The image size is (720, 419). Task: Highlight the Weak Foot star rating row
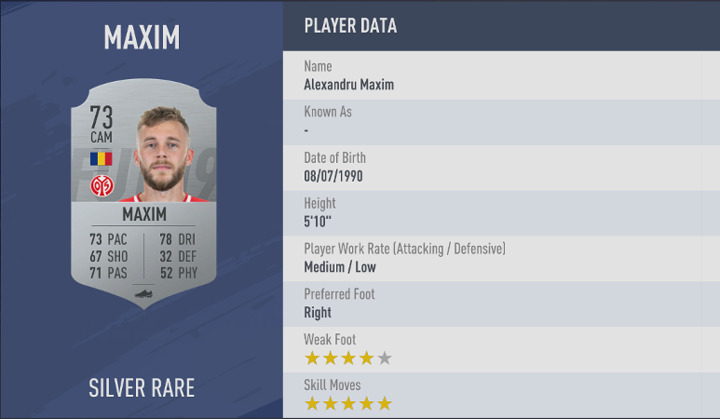[501, 349]
